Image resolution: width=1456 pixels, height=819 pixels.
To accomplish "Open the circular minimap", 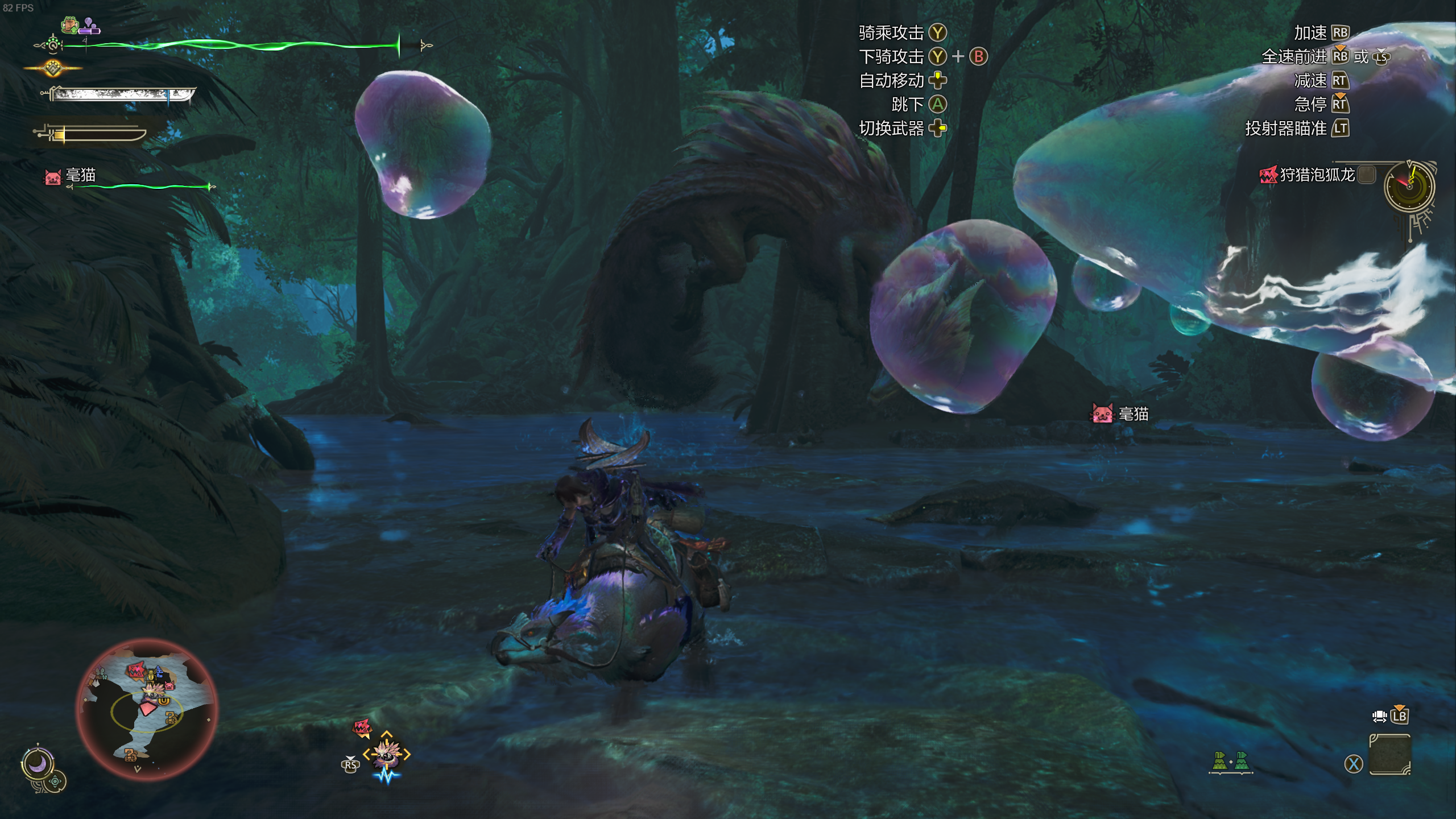I will [147, 709].
